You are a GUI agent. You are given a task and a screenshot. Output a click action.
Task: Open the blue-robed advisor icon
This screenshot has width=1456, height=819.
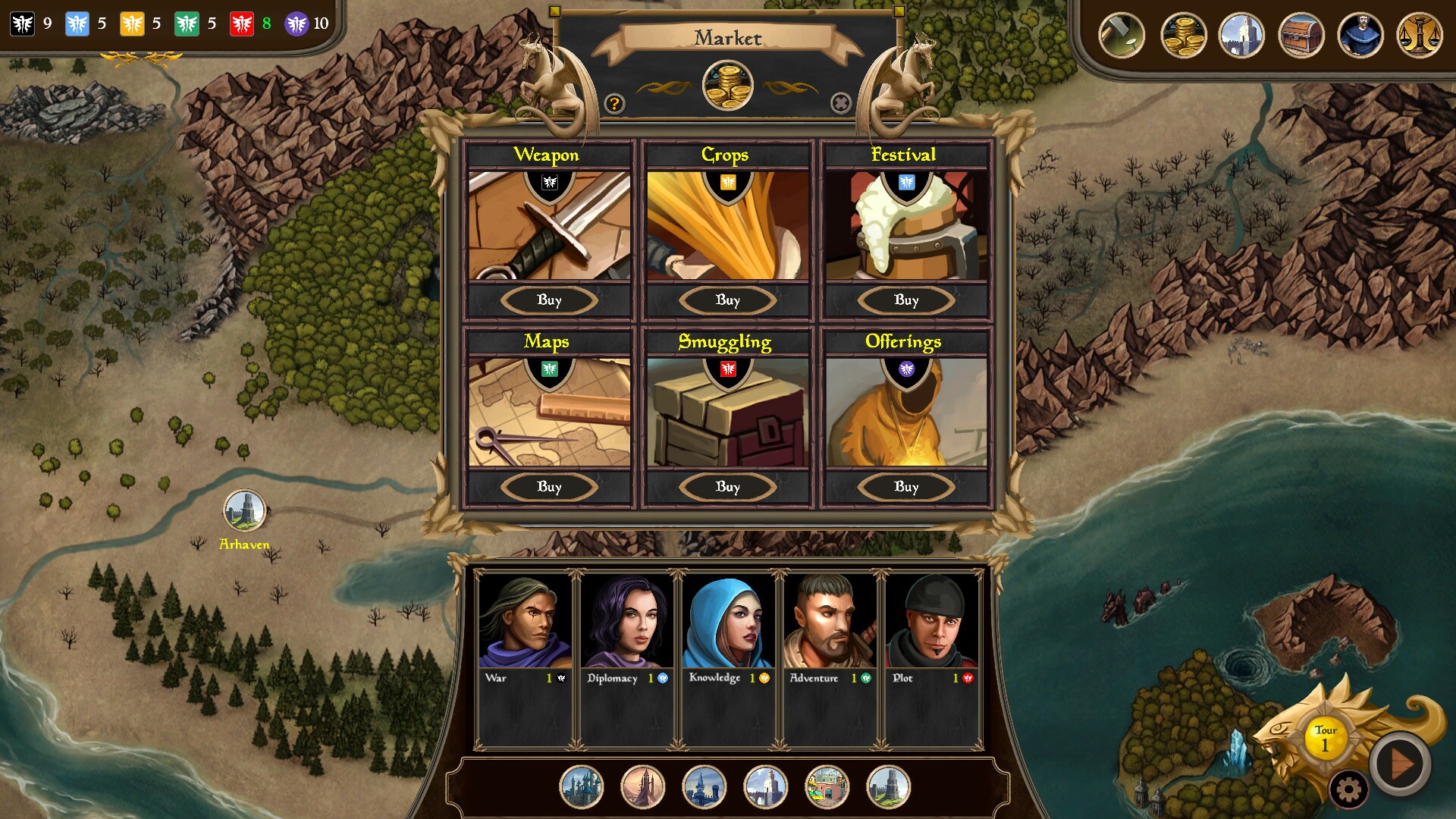(1360, 35)
